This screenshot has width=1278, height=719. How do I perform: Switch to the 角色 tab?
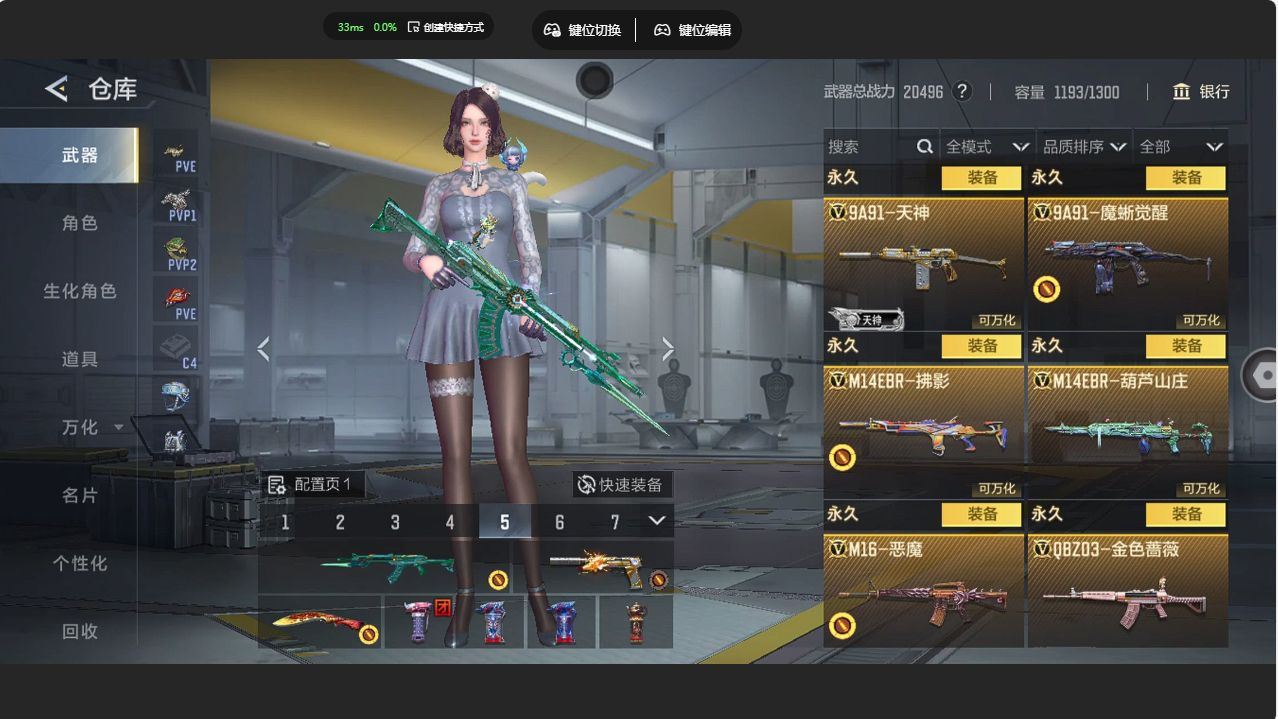tap(80, 223)
